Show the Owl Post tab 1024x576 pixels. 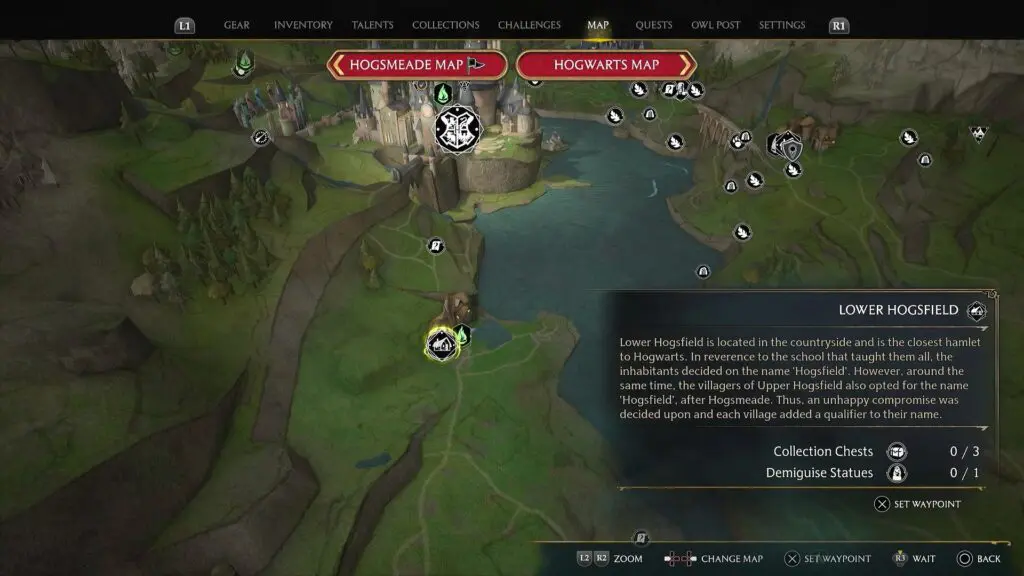[x=716, y=25]
